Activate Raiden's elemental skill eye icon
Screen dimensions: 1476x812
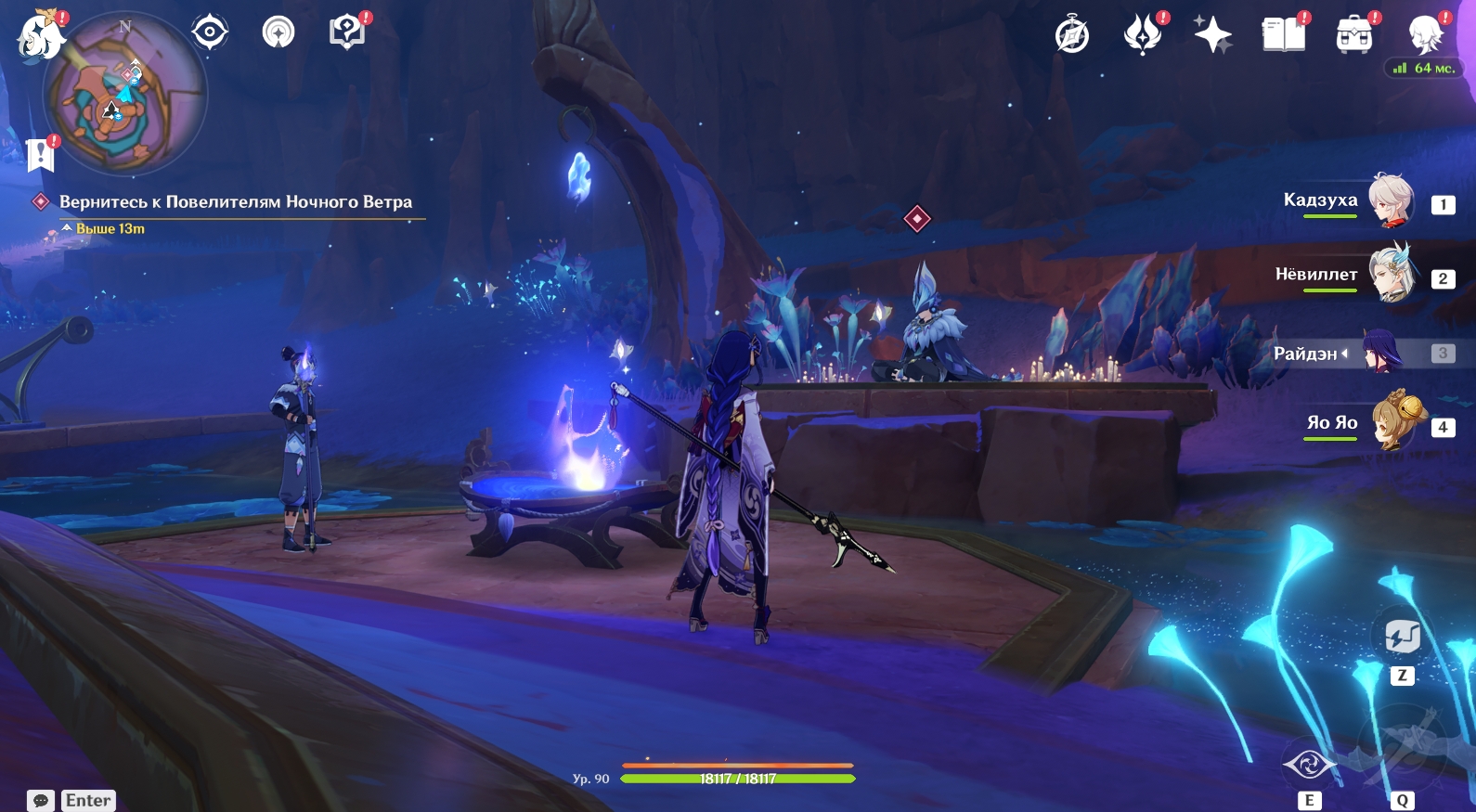click(1309, 766)
